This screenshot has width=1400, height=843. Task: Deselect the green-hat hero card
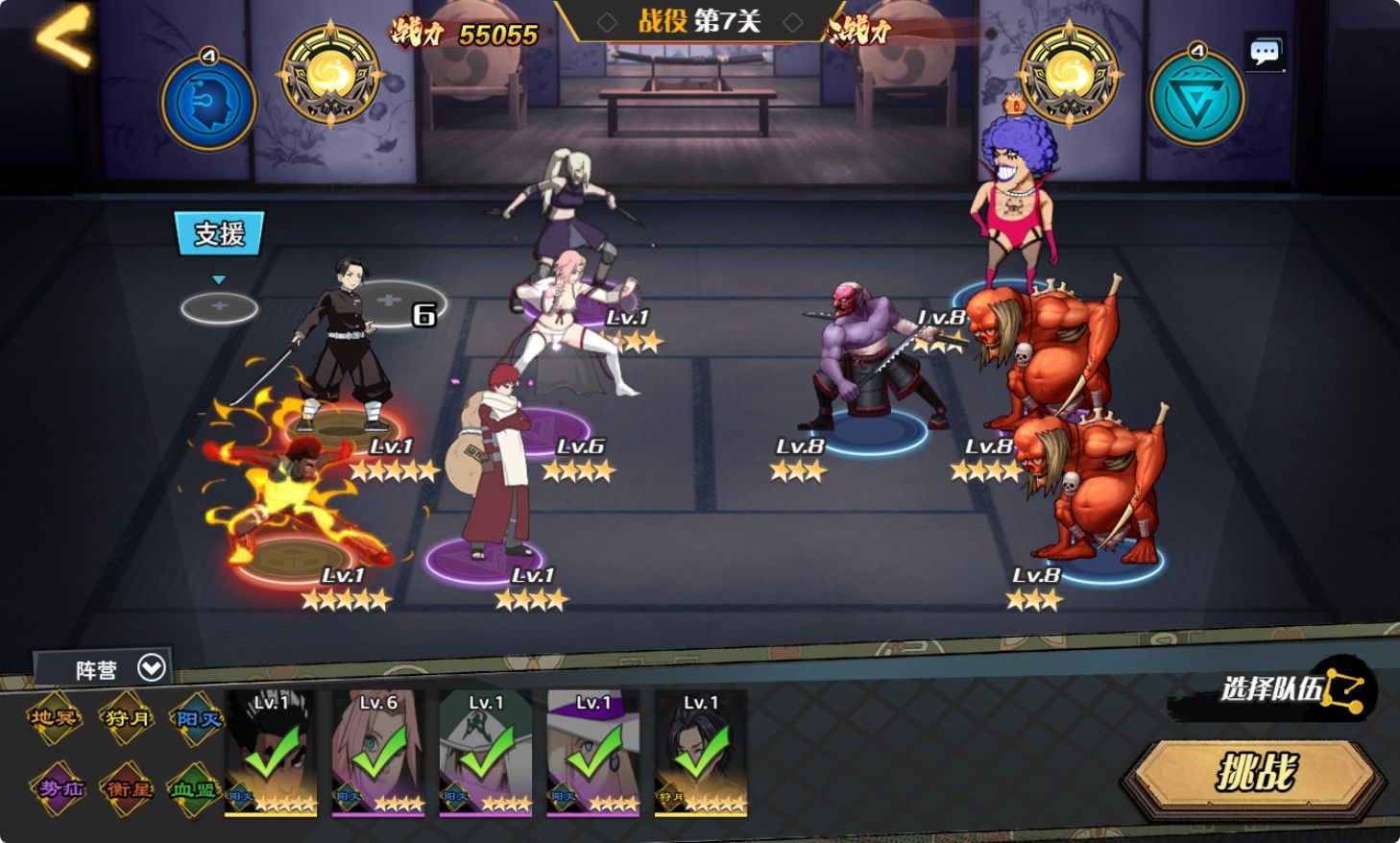[486, 754]
